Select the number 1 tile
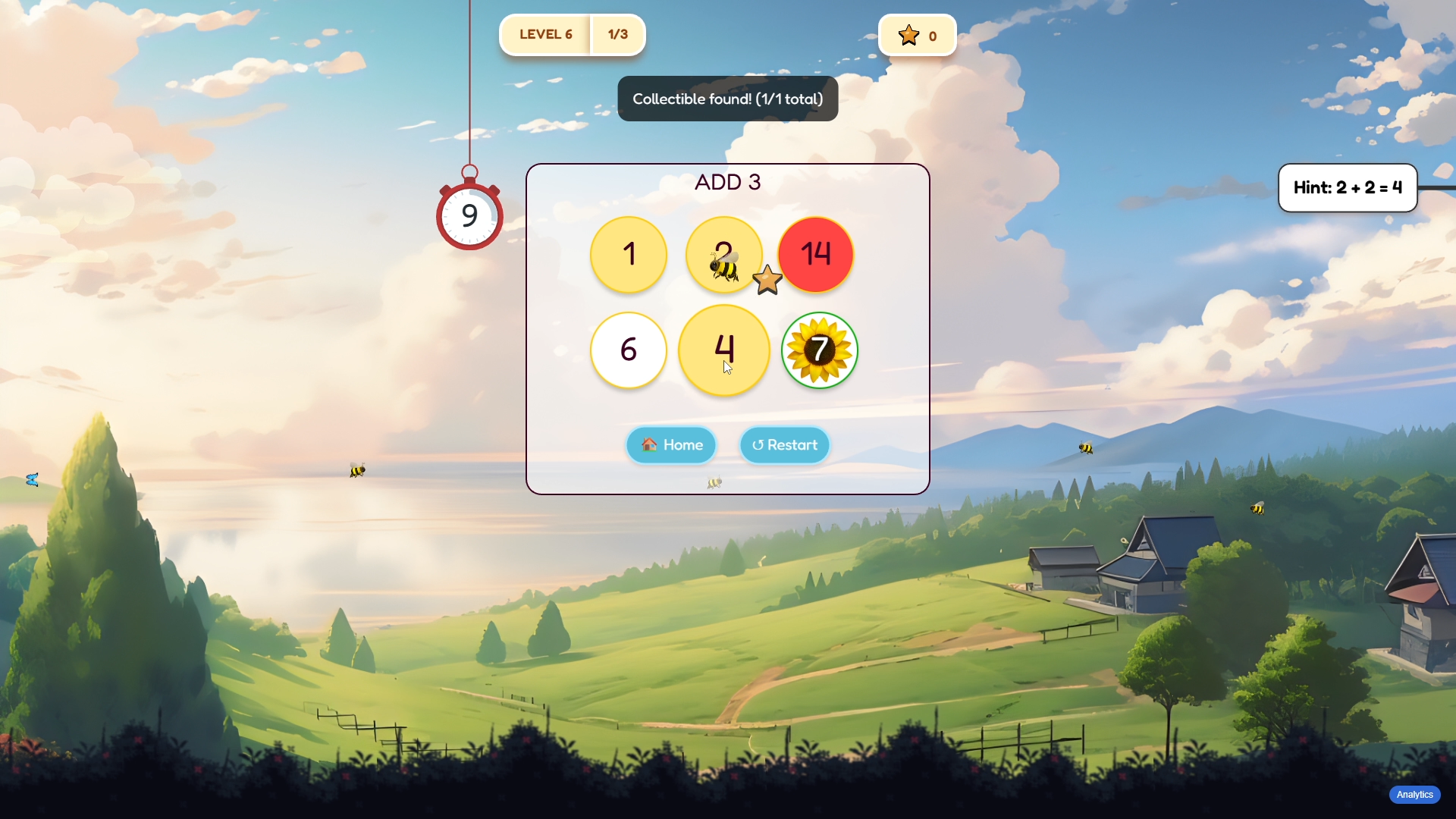The height and width of the screenshot is (819, 1456). (x=629, y=255)
